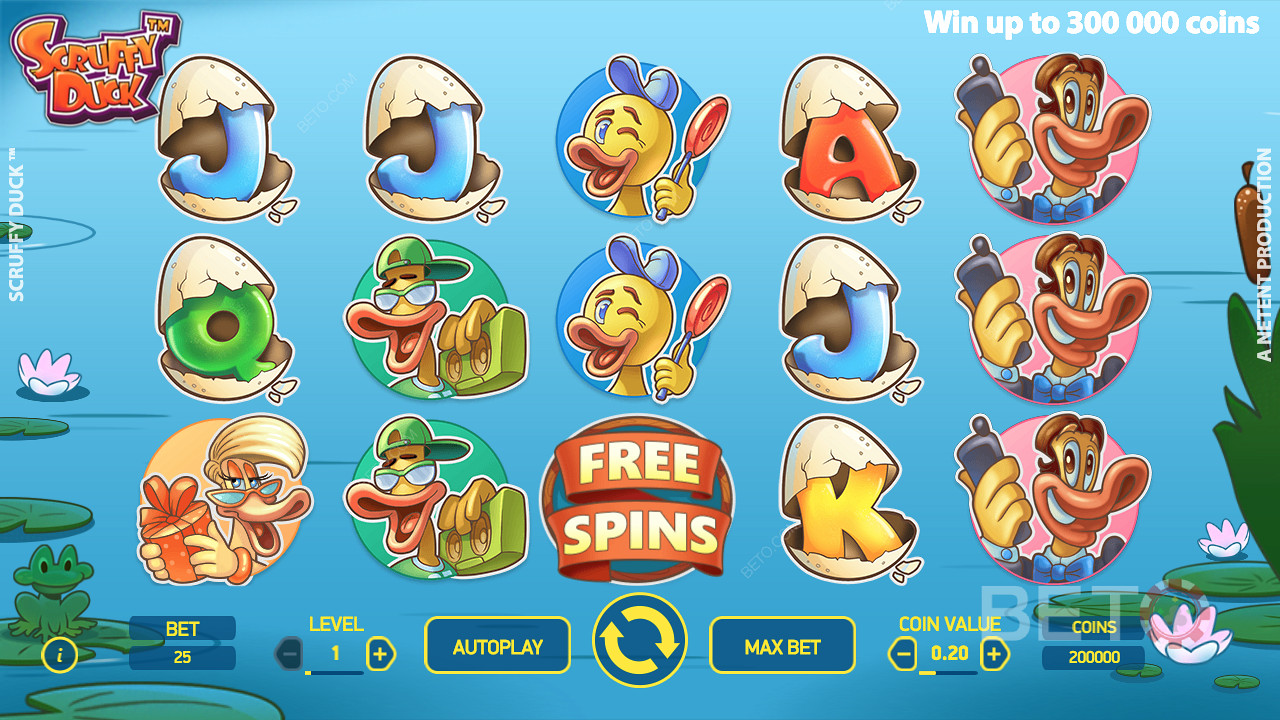
Task: Activate the Max Bet button
Action: pyautogui.click(x=782, y=646)
